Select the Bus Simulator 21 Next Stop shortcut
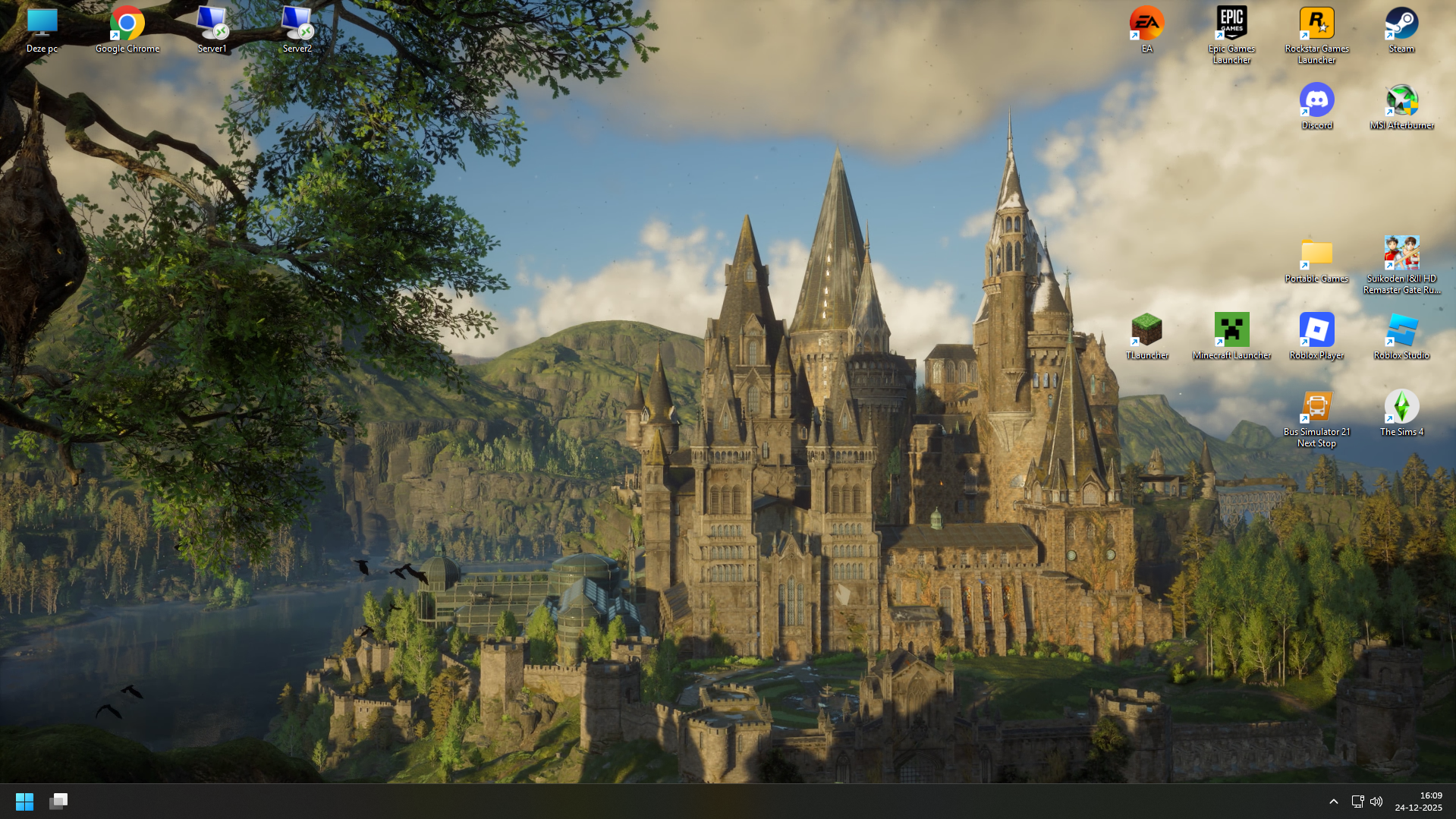 1316,408
